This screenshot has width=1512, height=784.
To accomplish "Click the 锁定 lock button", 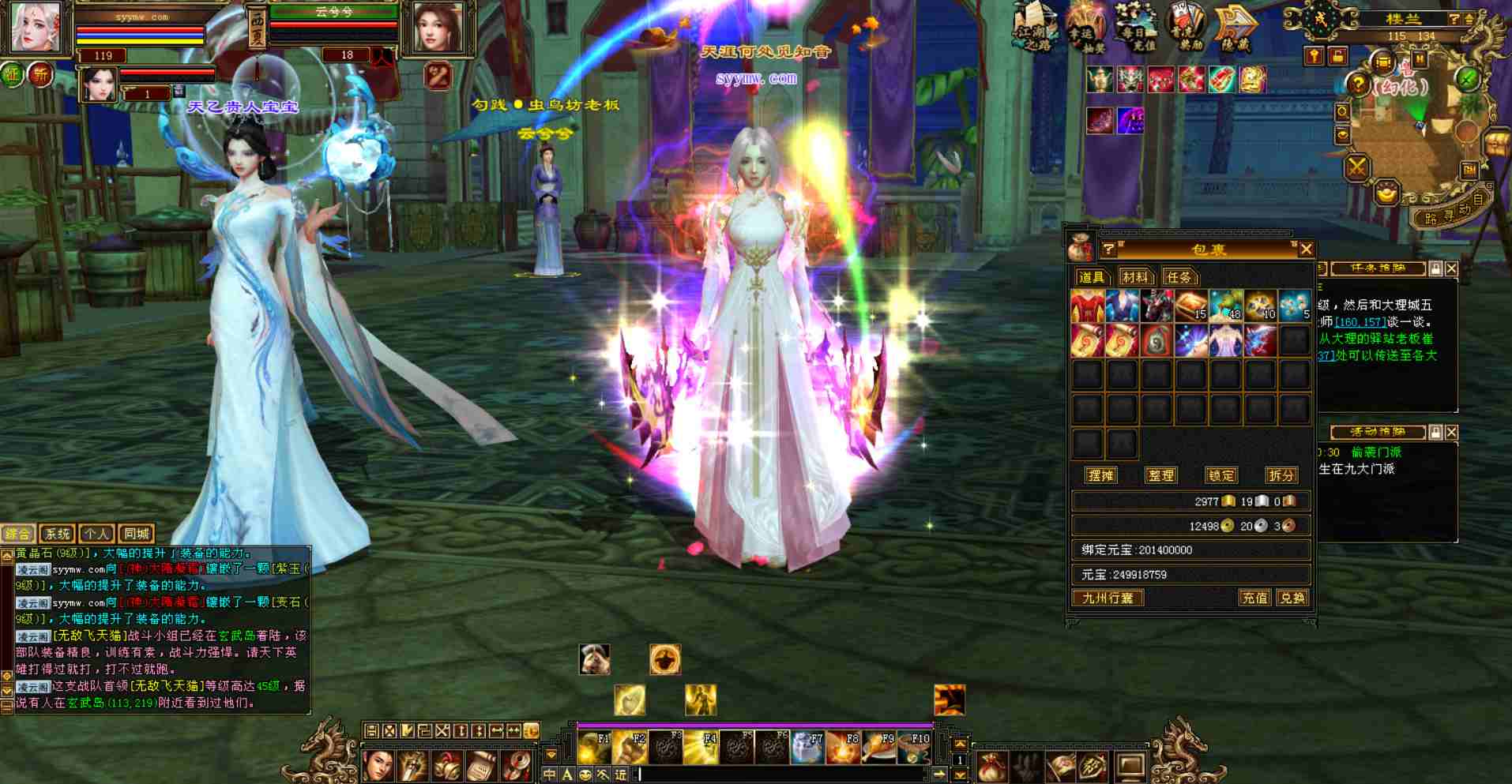I will tap(1221, 475).
